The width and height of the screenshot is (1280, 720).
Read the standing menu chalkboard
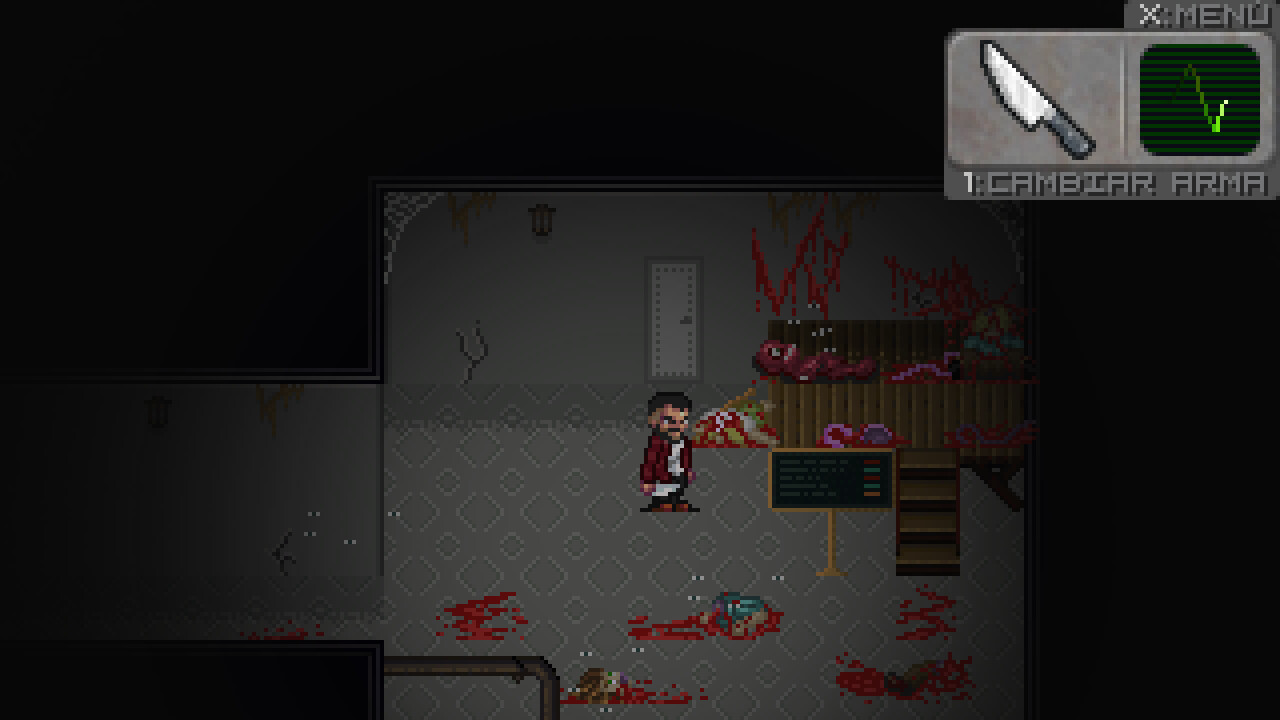point(830,480)
